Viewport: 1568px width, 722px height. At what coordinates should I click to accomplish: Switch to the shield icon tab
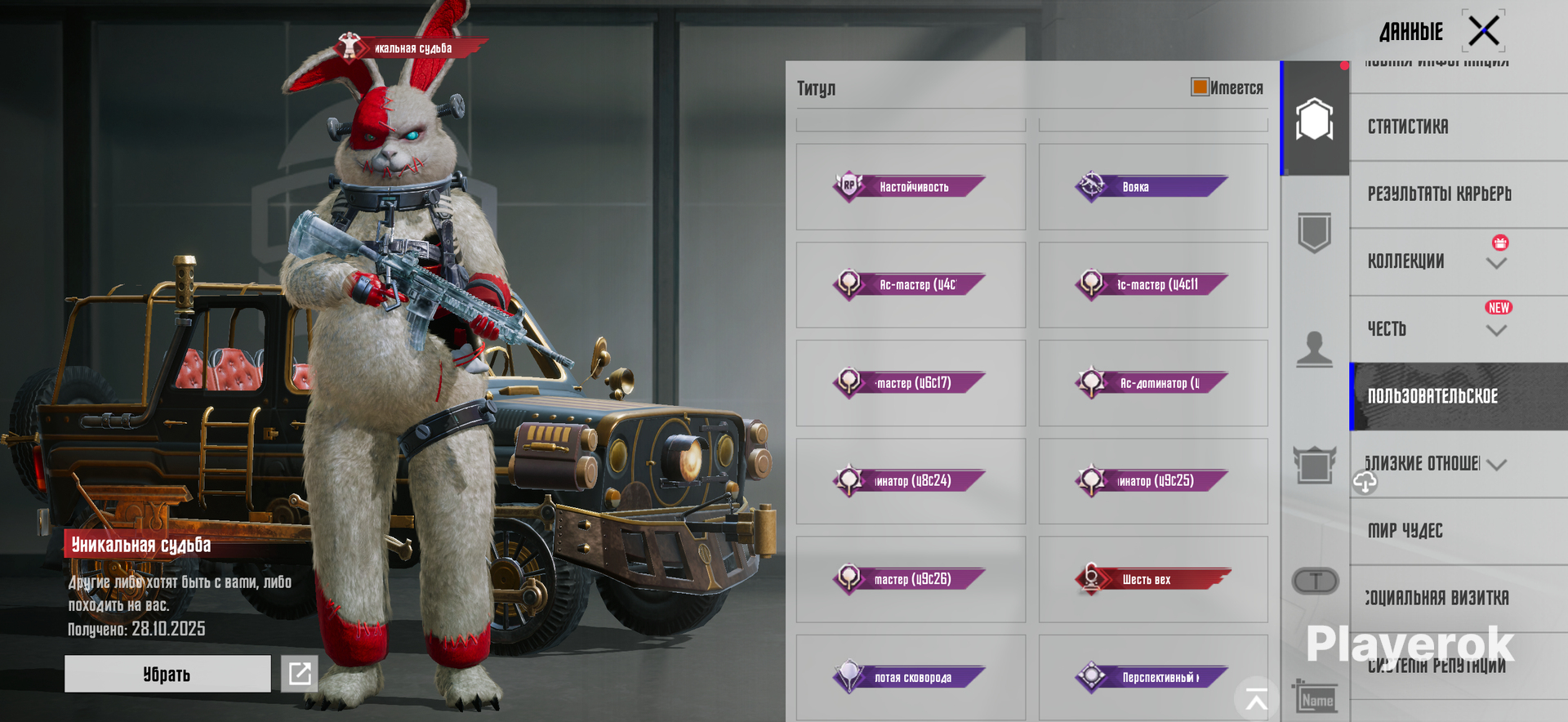[x=1314, y=233]
